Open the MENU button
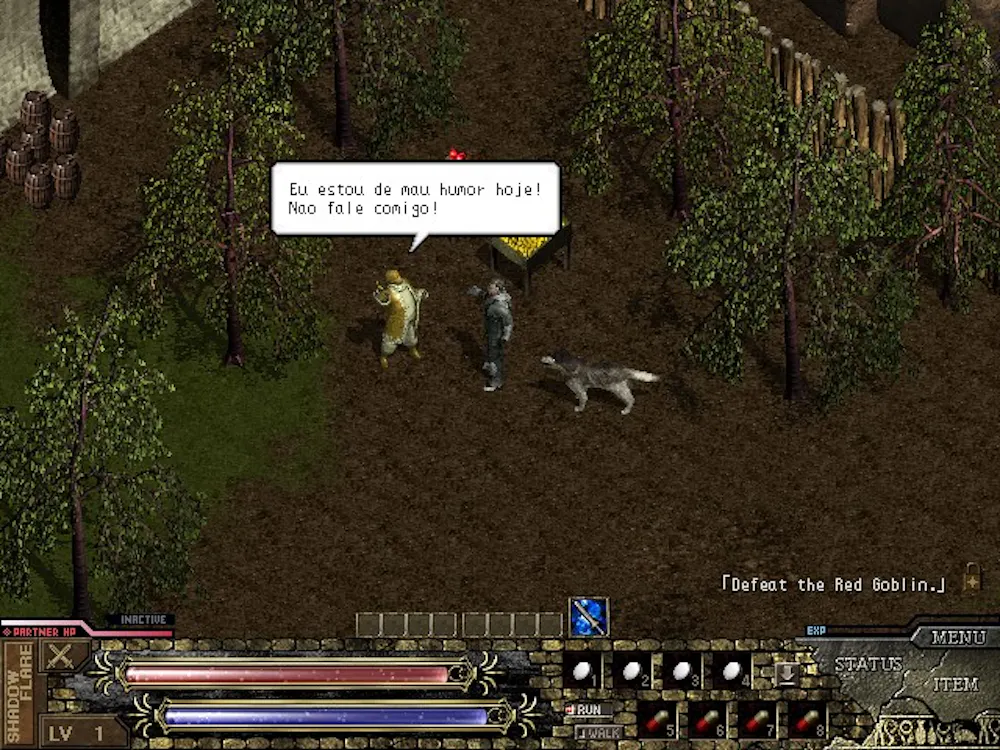Viewport: 1000px width, 750px height. (957, 637)
